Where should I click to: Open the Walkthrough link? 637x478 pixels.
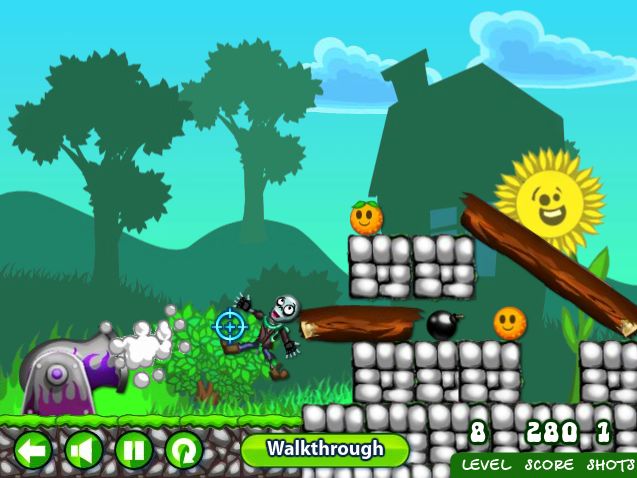click(x=325, y=449)
